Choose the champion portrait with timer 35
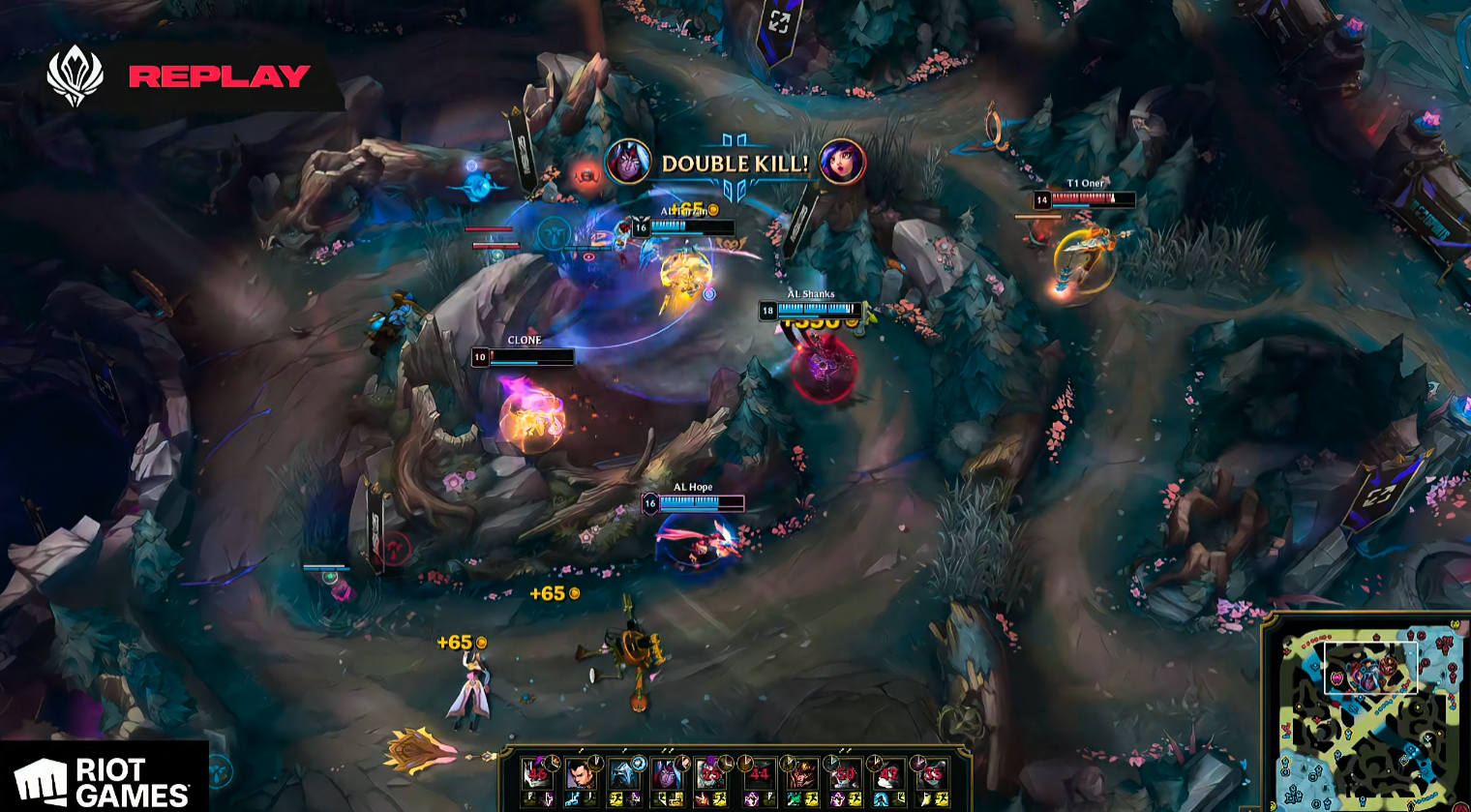 click(932, 773)
